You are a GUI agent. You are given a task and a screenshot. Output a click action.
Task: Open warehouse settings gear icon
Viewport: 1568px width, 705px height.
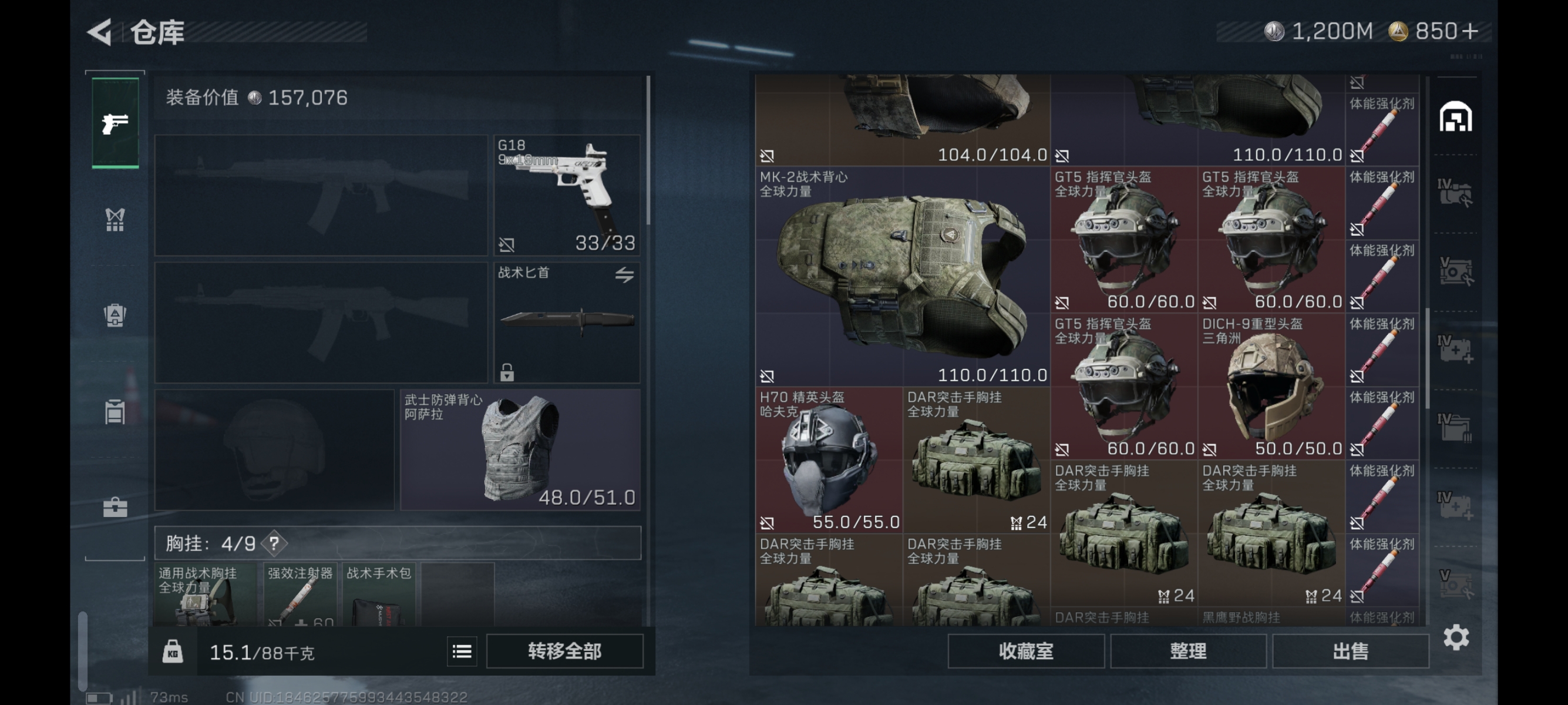click(x=1455, y=637)
